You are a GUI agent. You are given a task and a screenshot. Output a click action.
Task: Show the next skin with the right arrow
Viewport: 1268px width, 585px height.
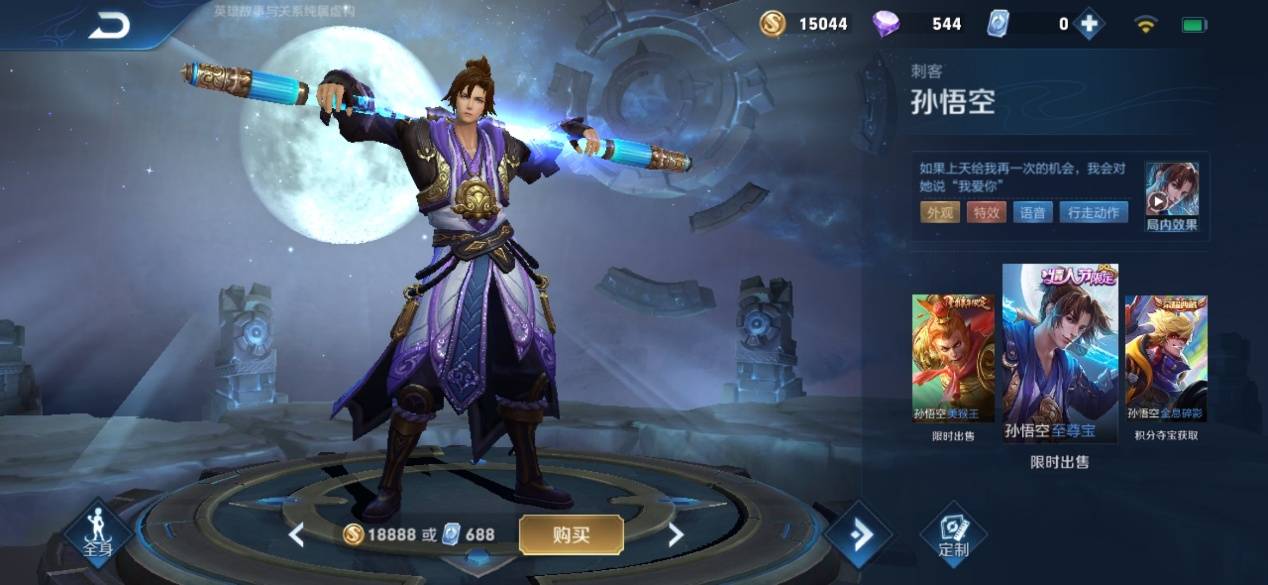676,535
